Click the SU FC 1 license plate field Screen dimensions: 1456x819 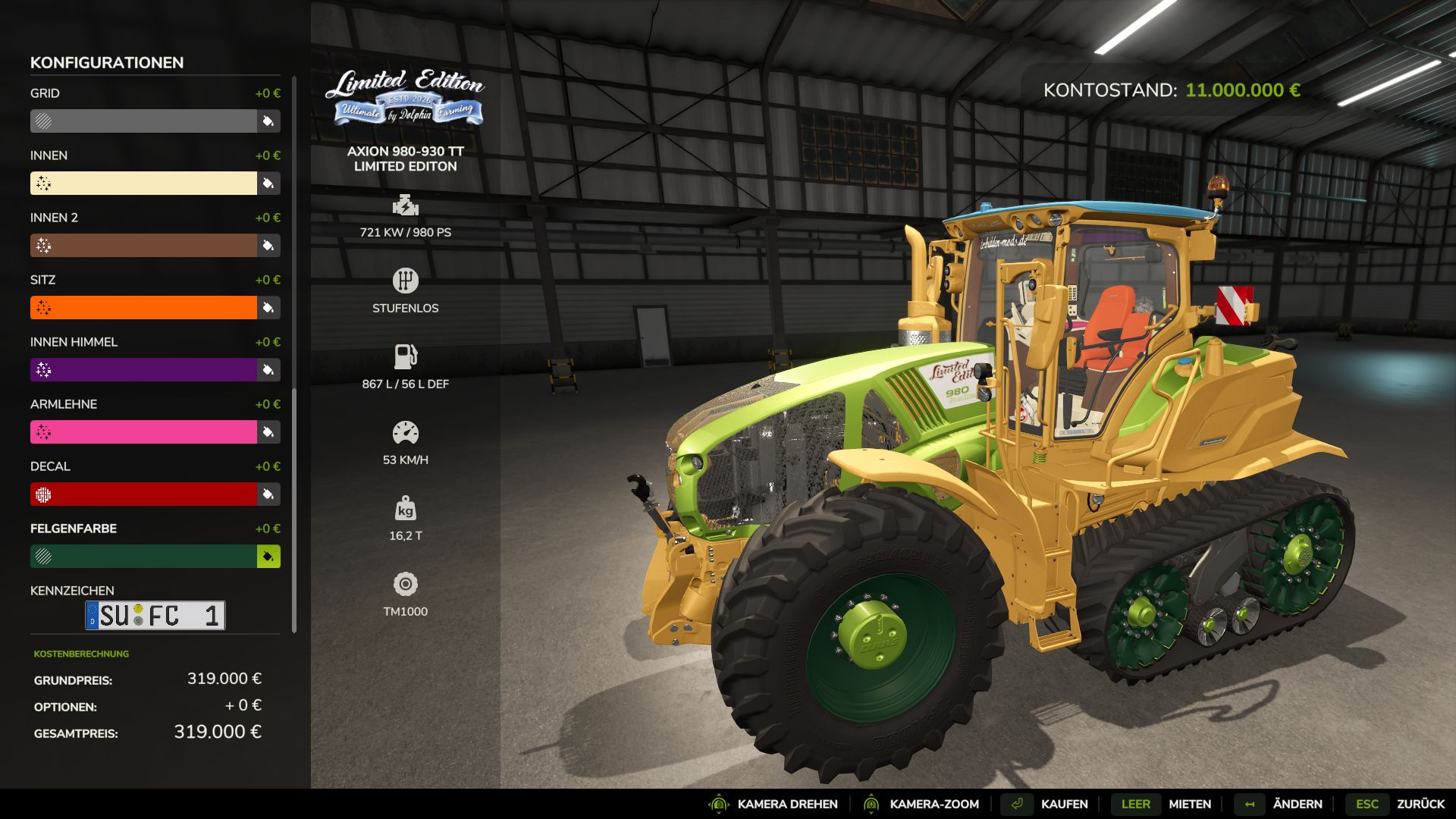pyautogui.click(x=155, y=615)
